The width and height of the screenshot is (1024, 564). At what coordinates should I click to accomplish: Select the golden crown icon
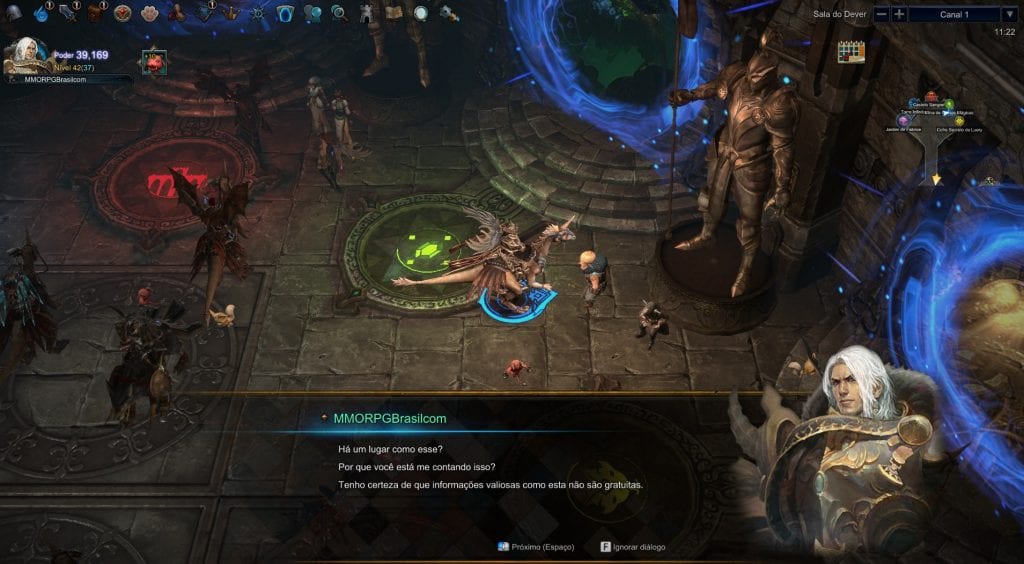[x=231, y=13]
